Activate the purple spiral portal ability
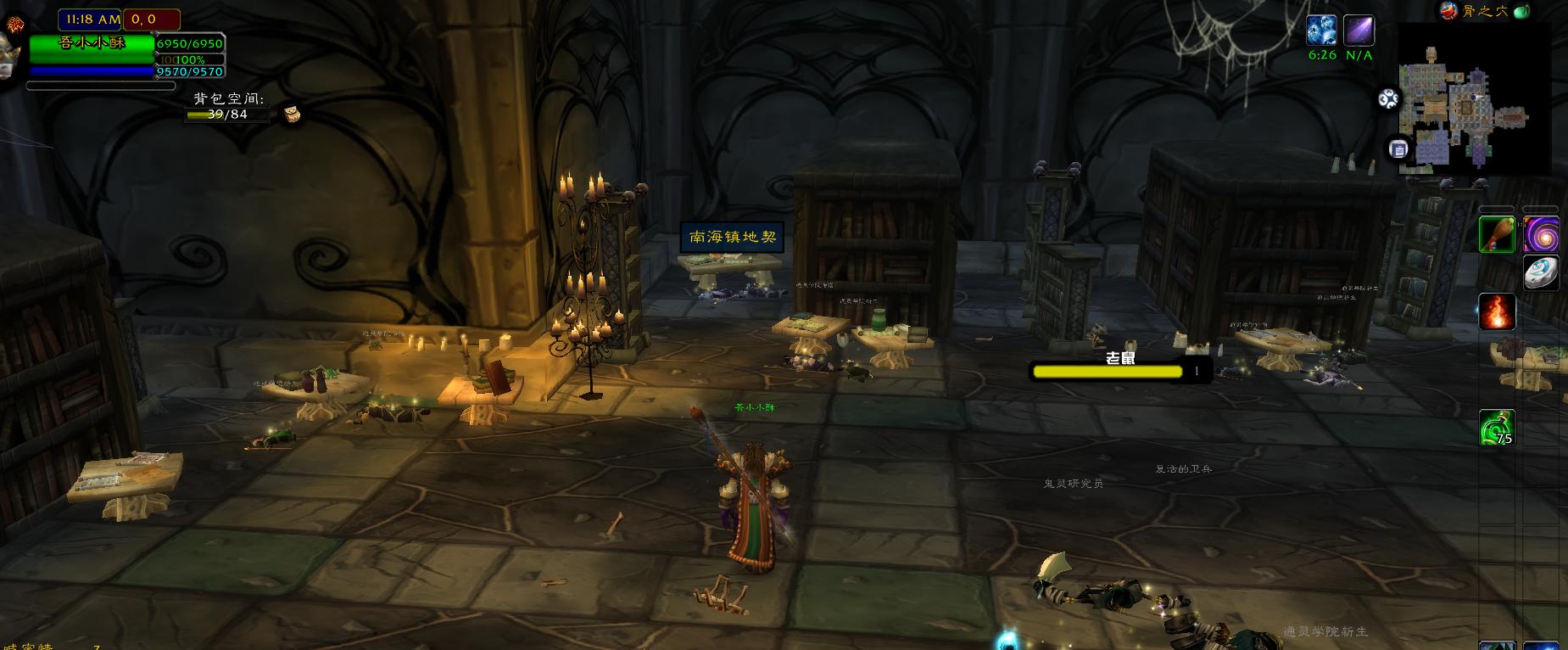The width and height of the screenshot is (1568, 650). 1540,235
